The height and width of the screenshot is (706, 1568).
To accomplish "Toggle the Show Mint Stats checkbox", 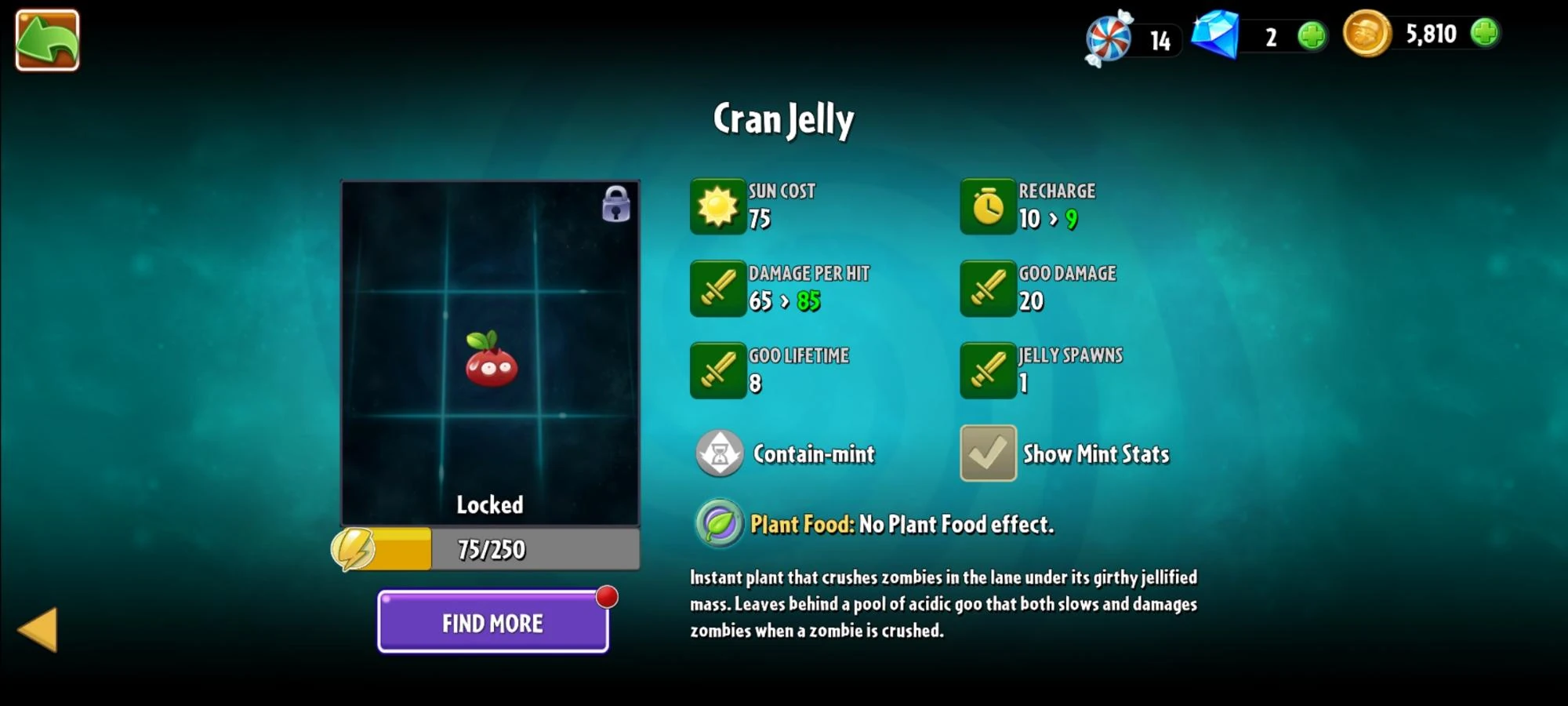I will tap(987, 454).
